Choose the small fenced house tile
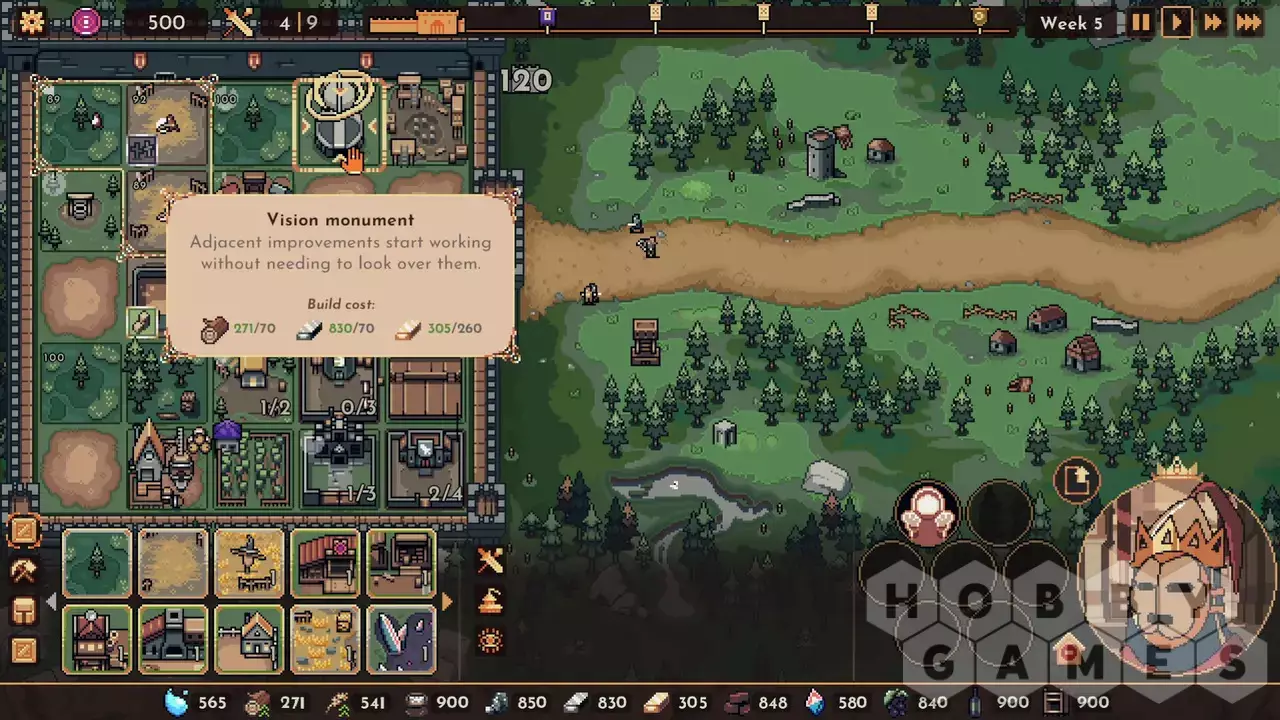This screenshot has height=720, width=1280. (249, 639)
